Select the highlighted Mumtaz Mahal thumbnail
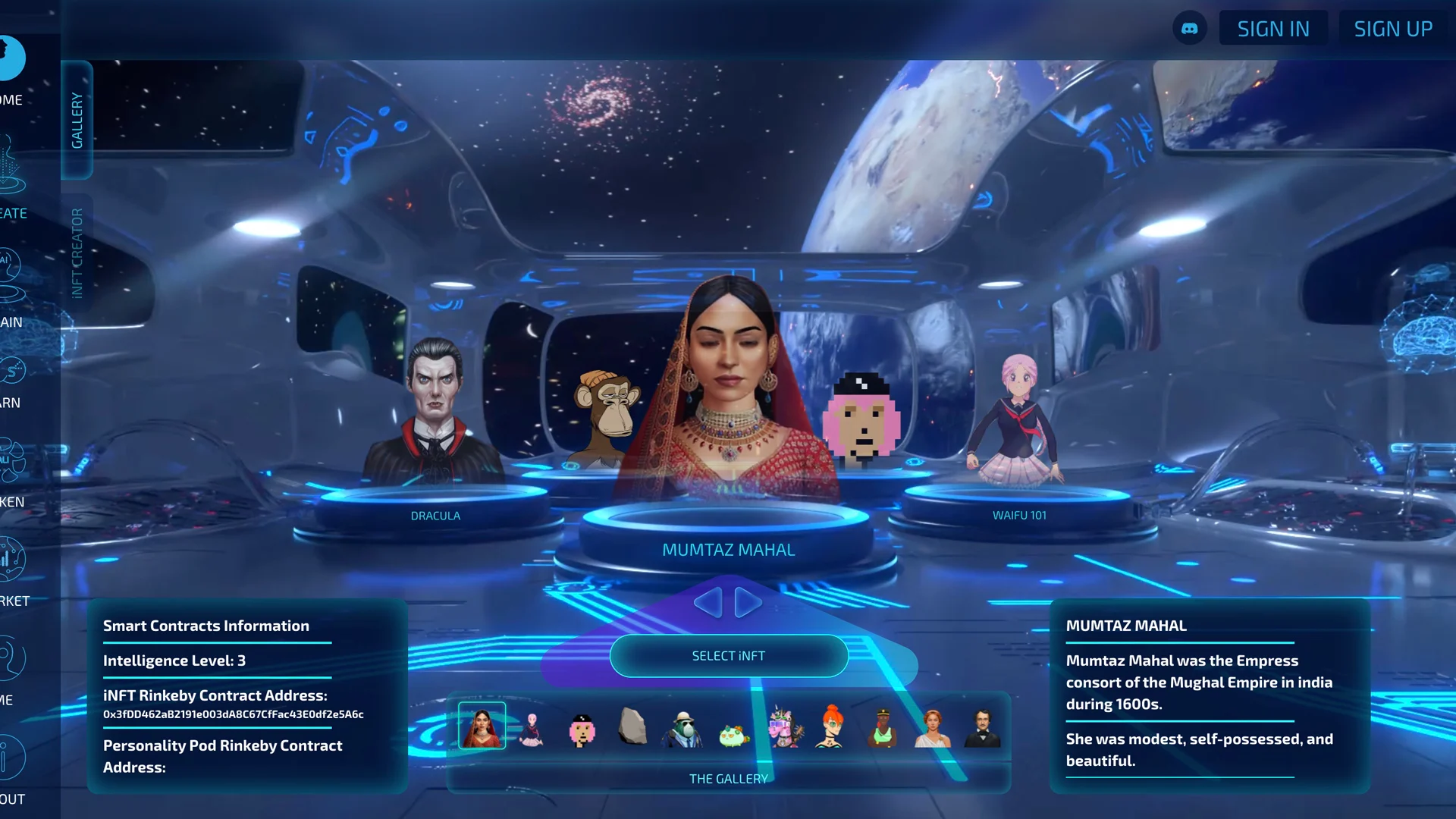The image size is (1456, 819). [482, 725]
